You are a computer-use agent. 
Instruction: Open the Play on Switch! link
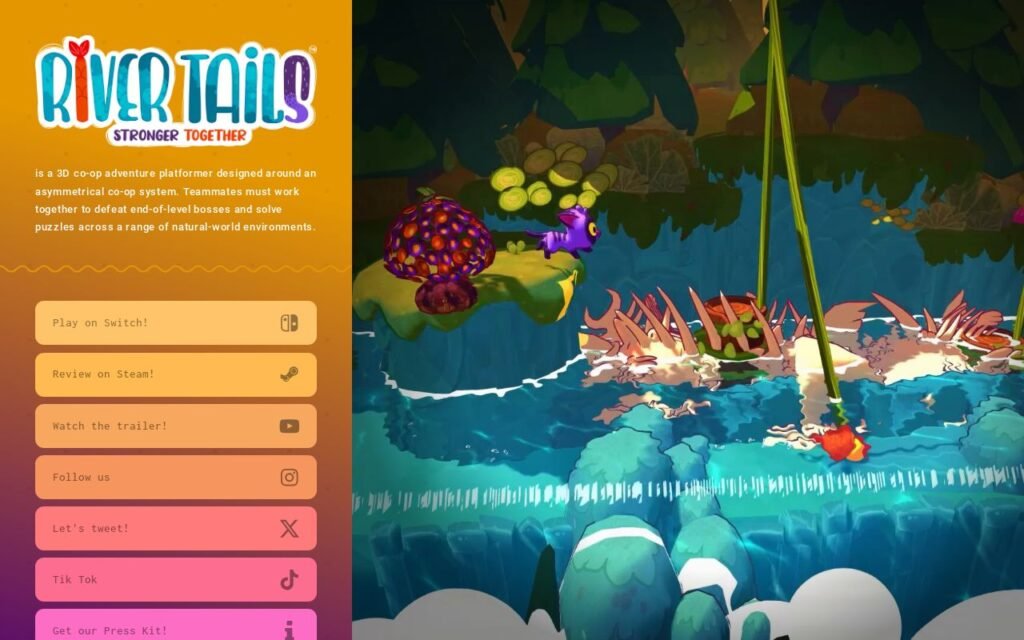point(175,323)
